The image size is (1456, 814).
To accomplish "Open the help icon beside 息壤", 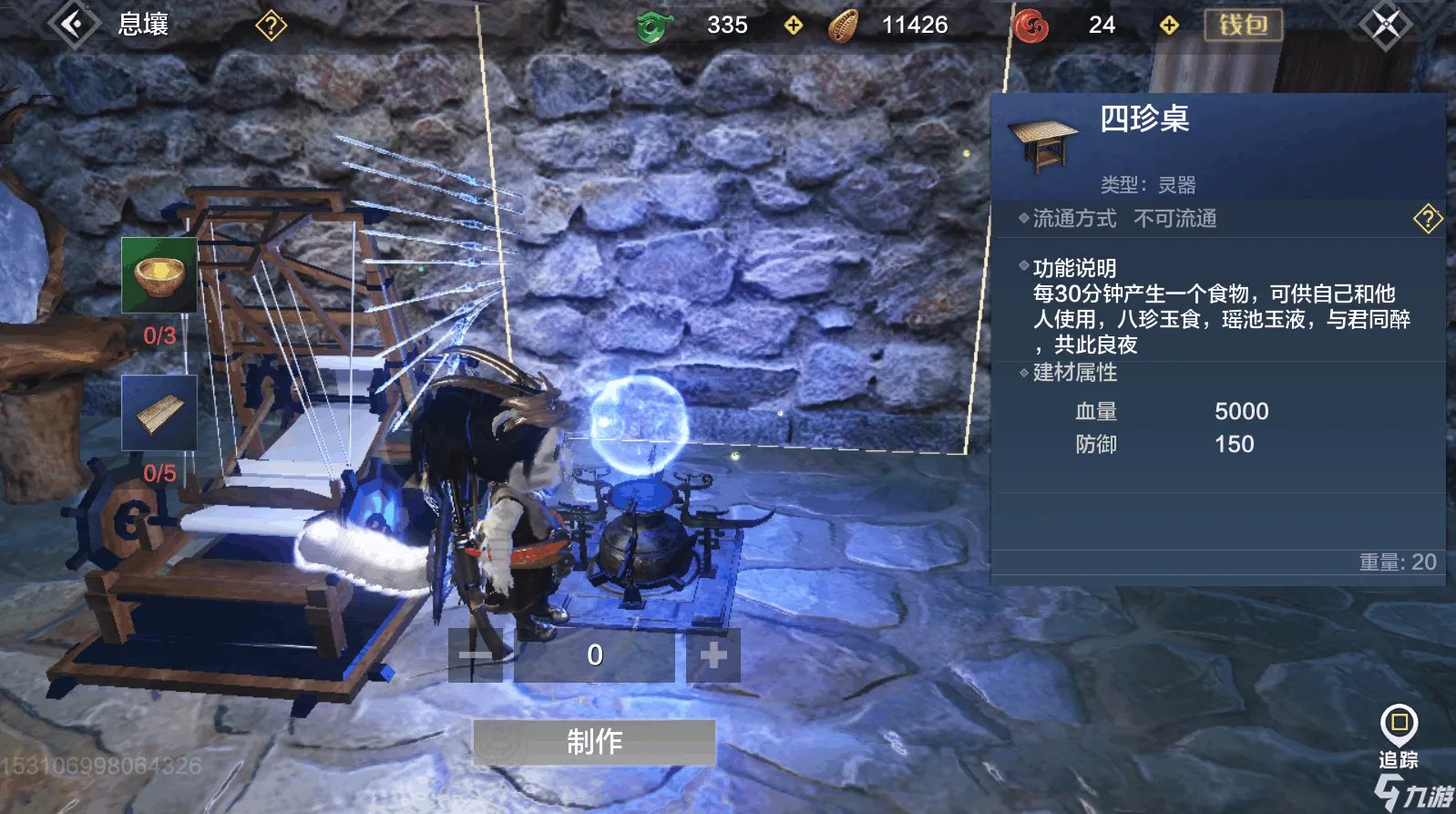I will (x=271, y=26).
